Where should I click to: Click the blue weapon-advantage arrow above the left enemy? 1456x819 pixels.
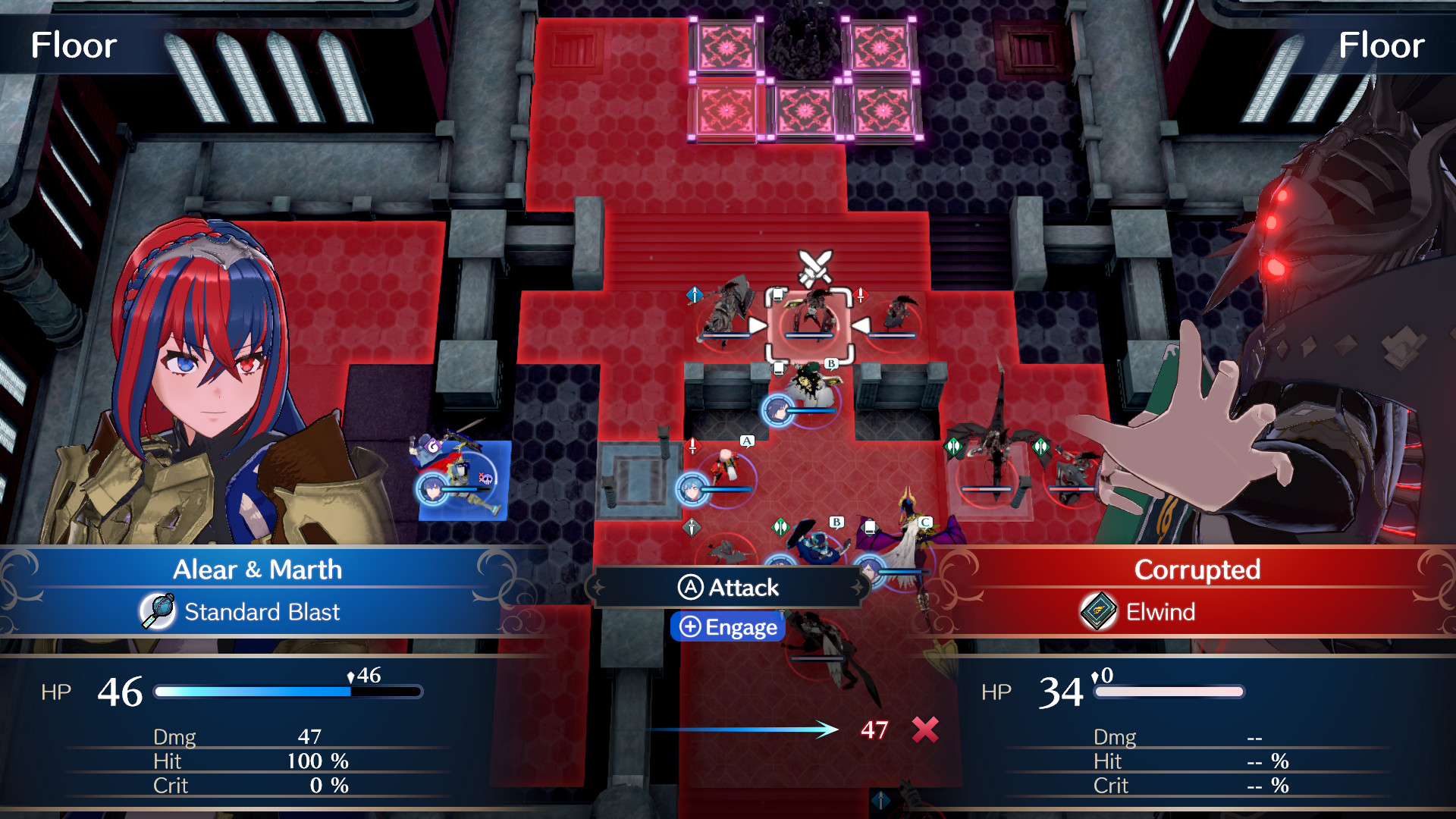tap(695, 294)
